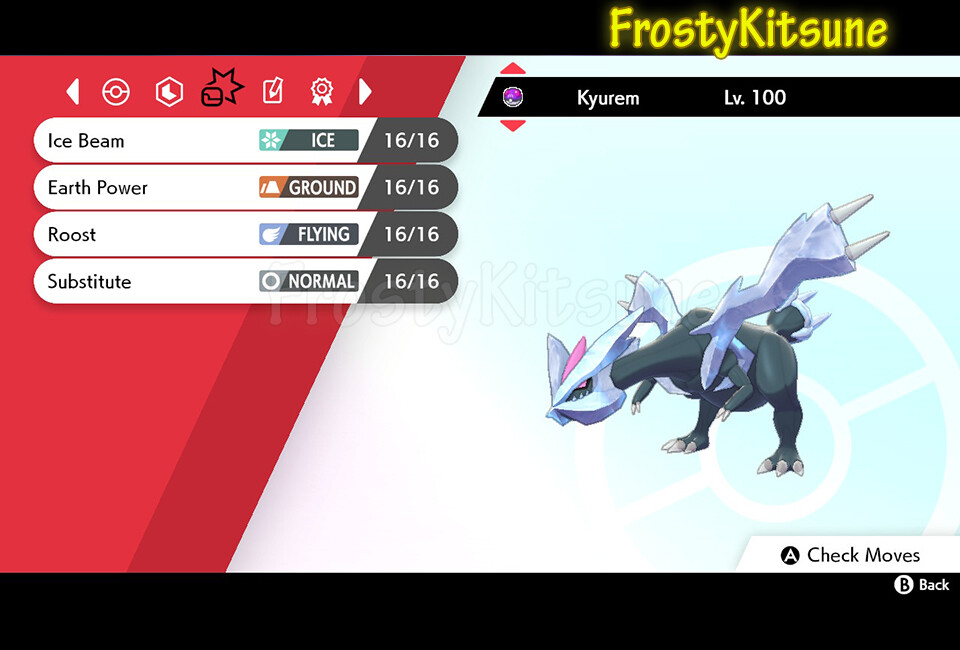
Task: Open the trainer memo notepad tab
Action: (272, 92)
